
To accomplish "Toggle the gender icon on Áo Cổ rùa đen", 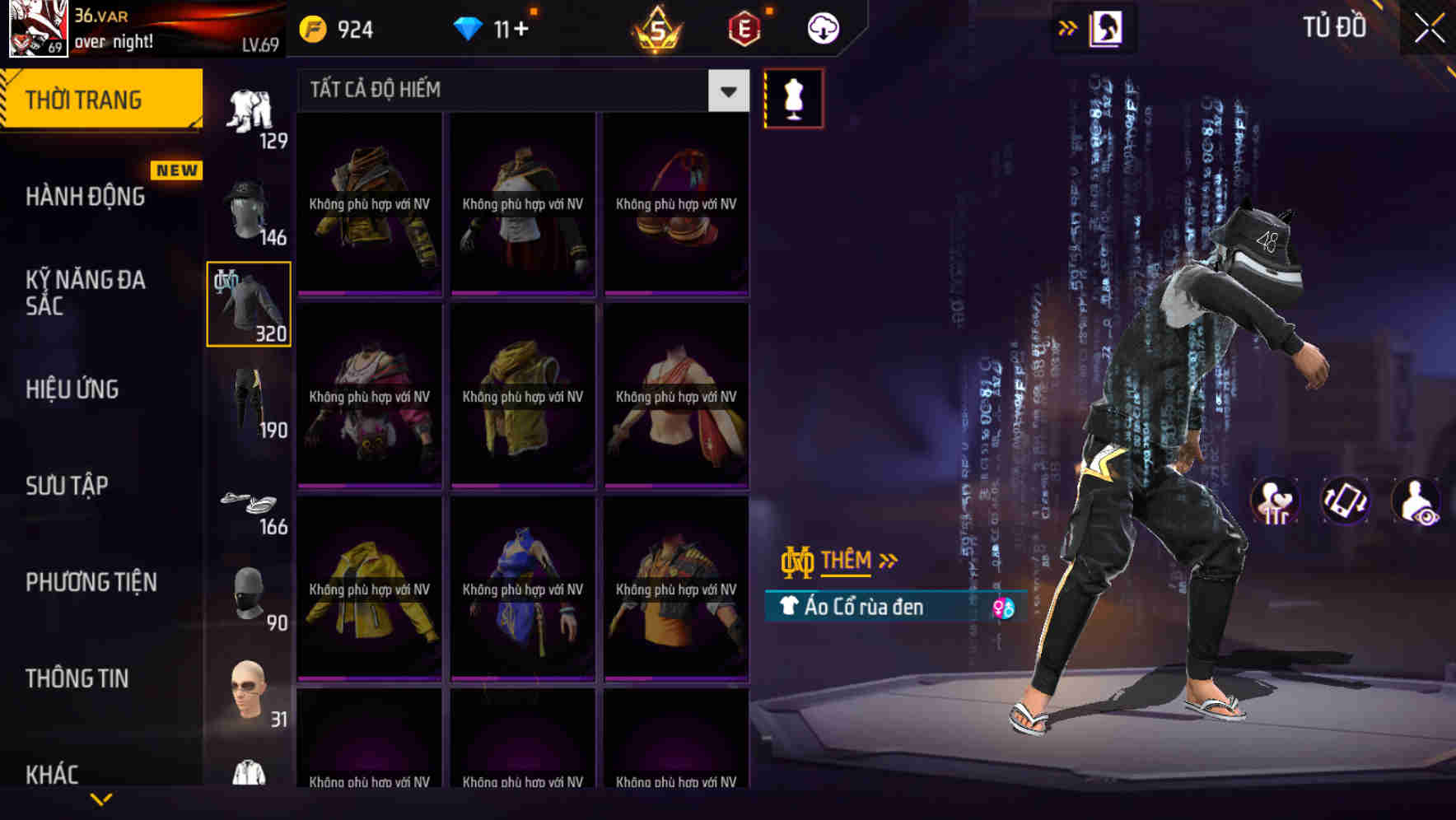I will pos(1004,607).
